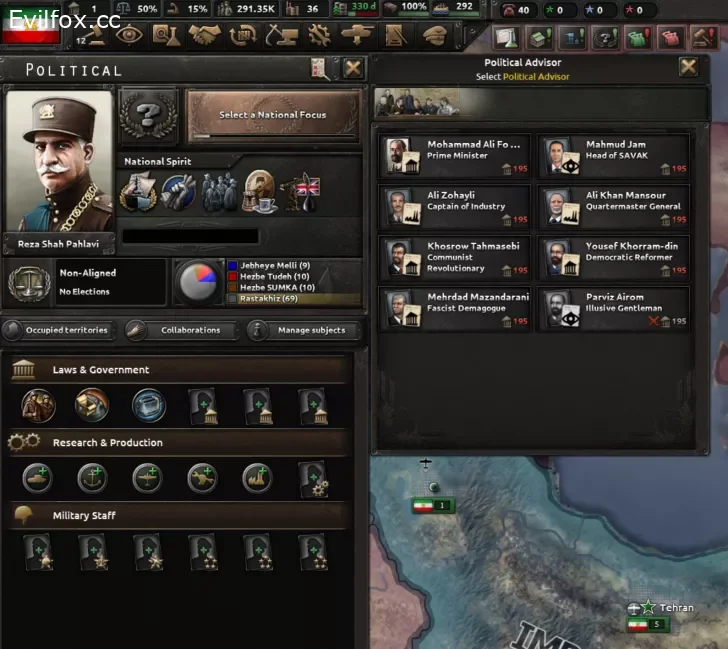Choose Yousef Khorram-din, Democratic Reformer
728x649 pixels.
point(613,258)
